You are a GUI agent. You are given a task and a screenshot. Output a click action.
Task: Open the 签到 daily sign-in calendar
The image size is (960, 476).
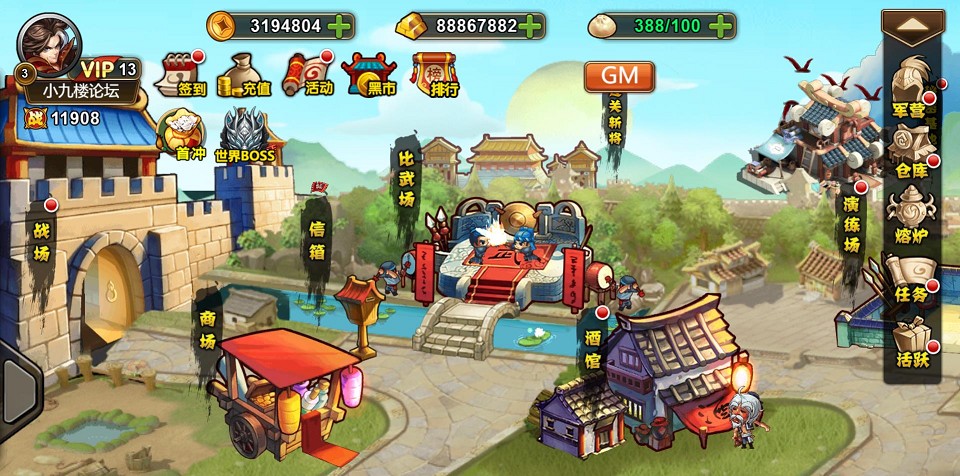click(182, 74)
